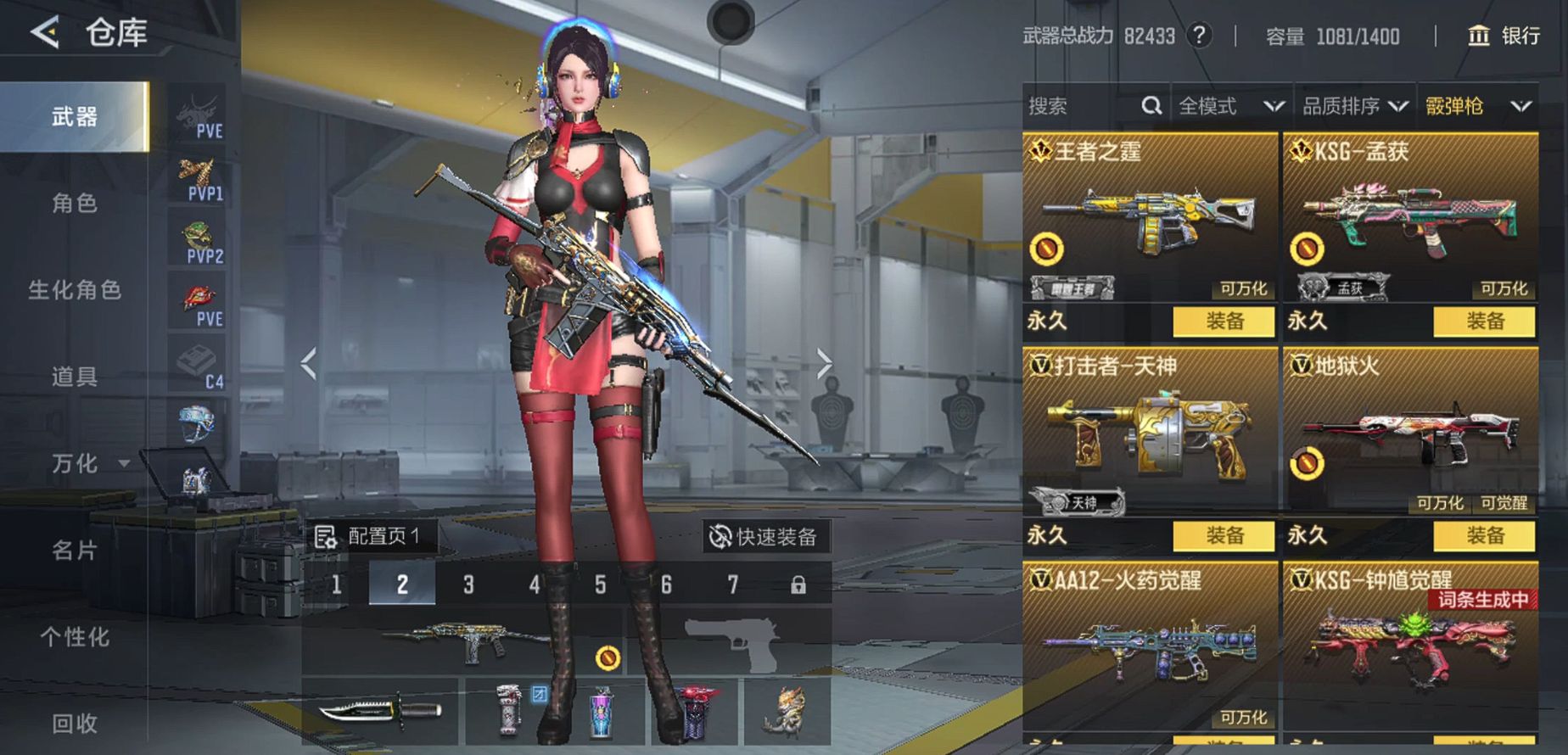This screenshot has width=1568, height=755.
Task: Open the 银行 bank
Action: coord(1504,36)
